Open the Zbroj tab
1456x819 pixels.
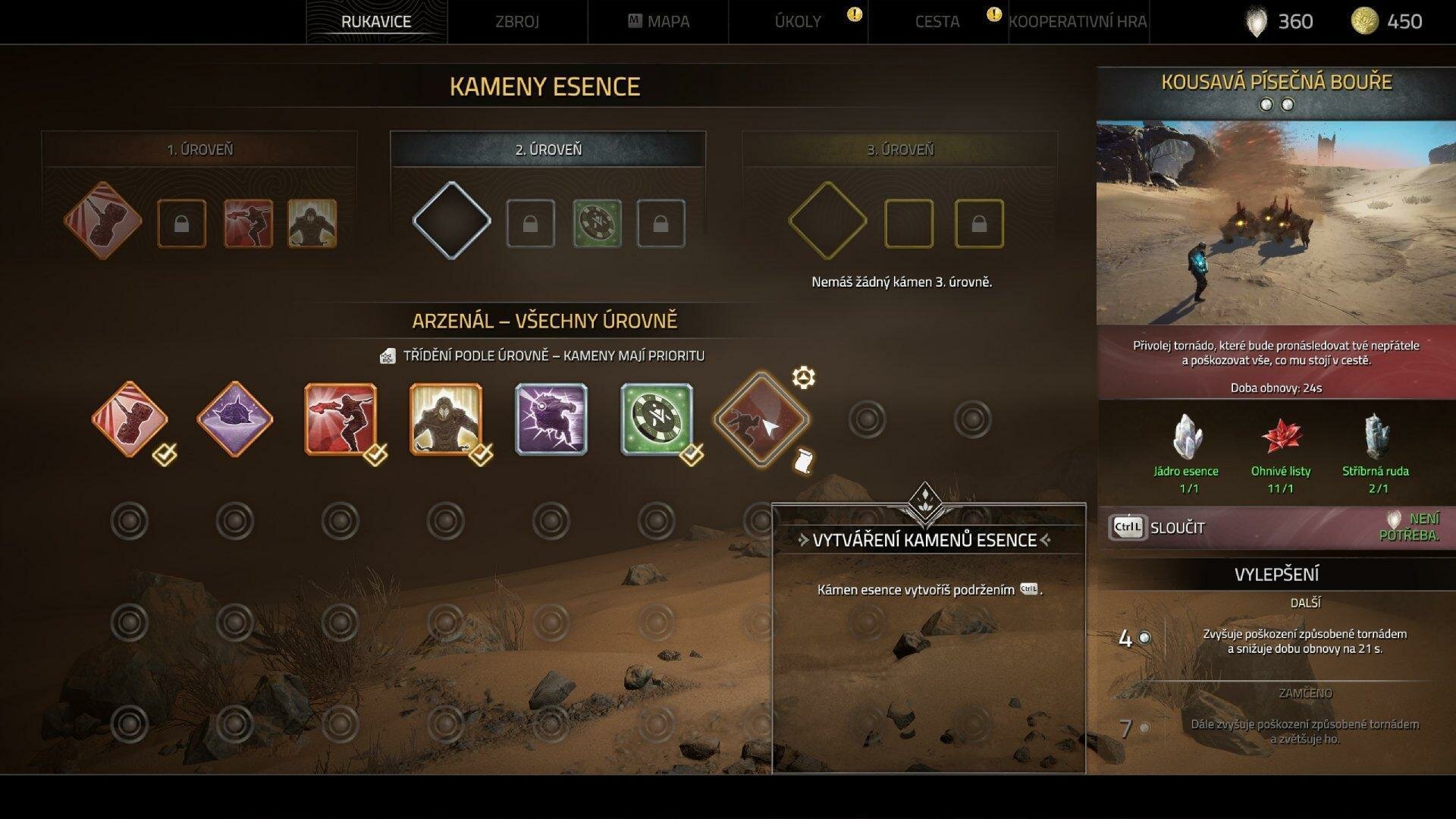[516, 21]
